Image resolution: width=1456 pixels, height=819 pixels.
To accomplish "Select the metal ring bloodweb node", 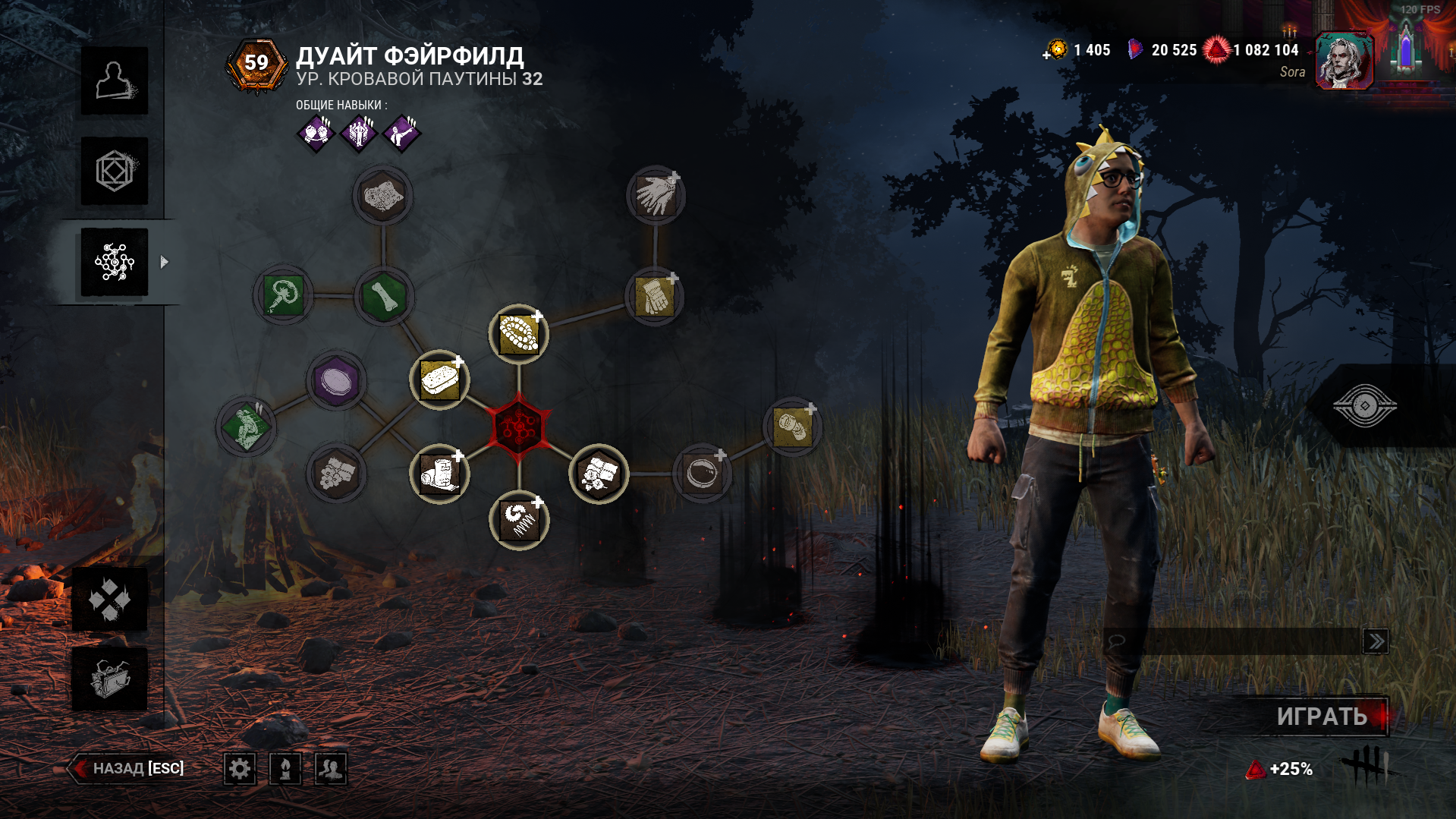I will (702, 474).
